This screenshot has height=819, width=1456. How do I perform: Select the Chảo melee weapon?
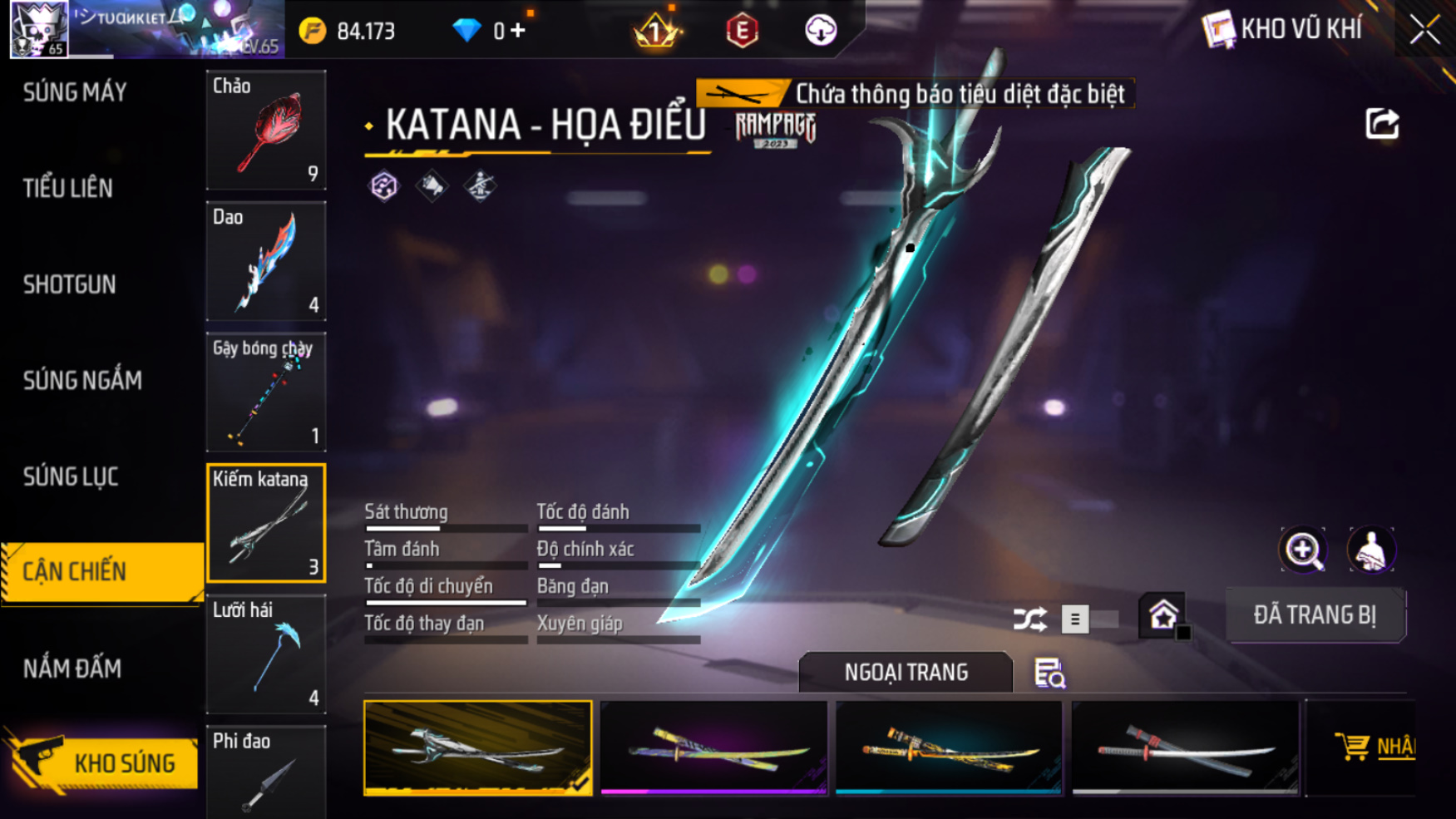(266, 130)
